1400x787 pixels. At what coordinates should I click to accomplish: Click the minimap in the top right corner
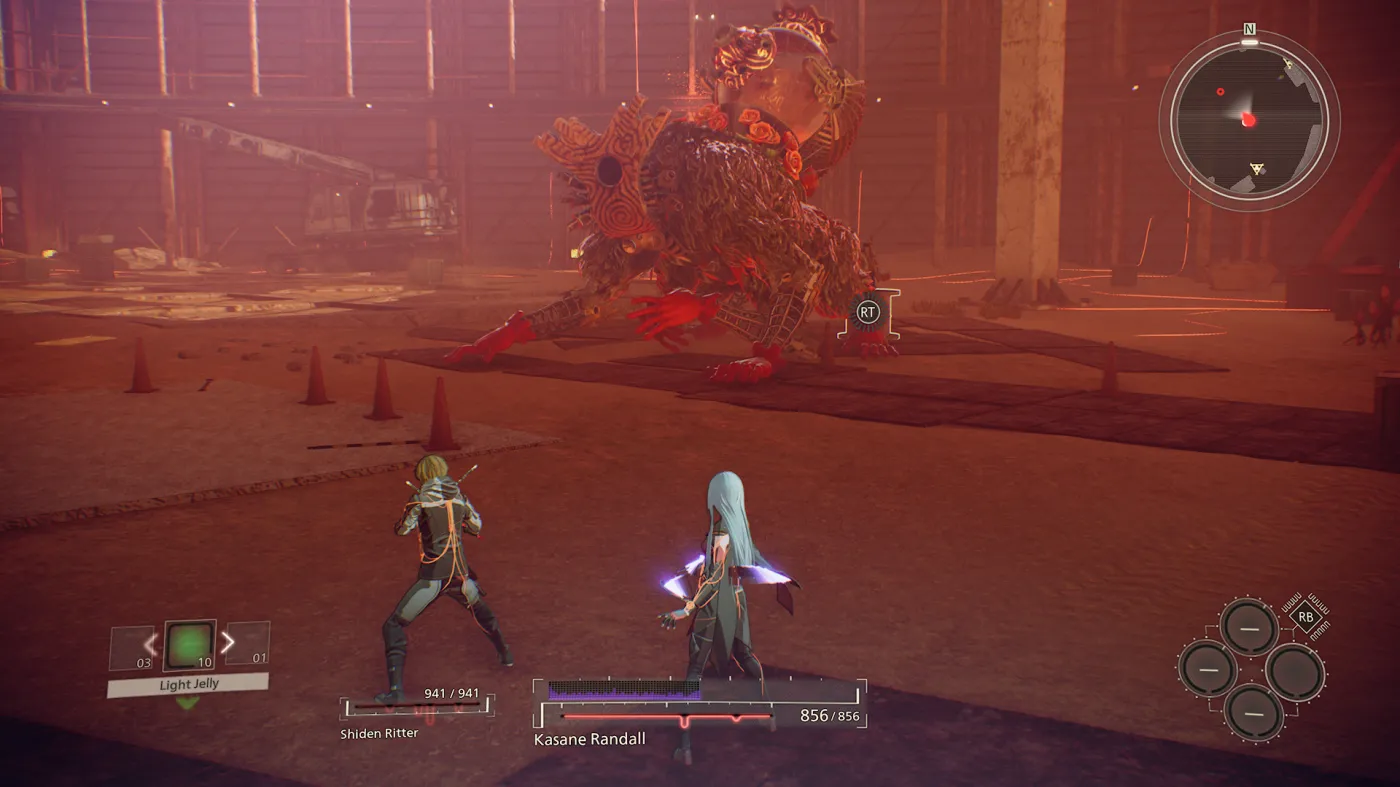tap(1247, 120)
